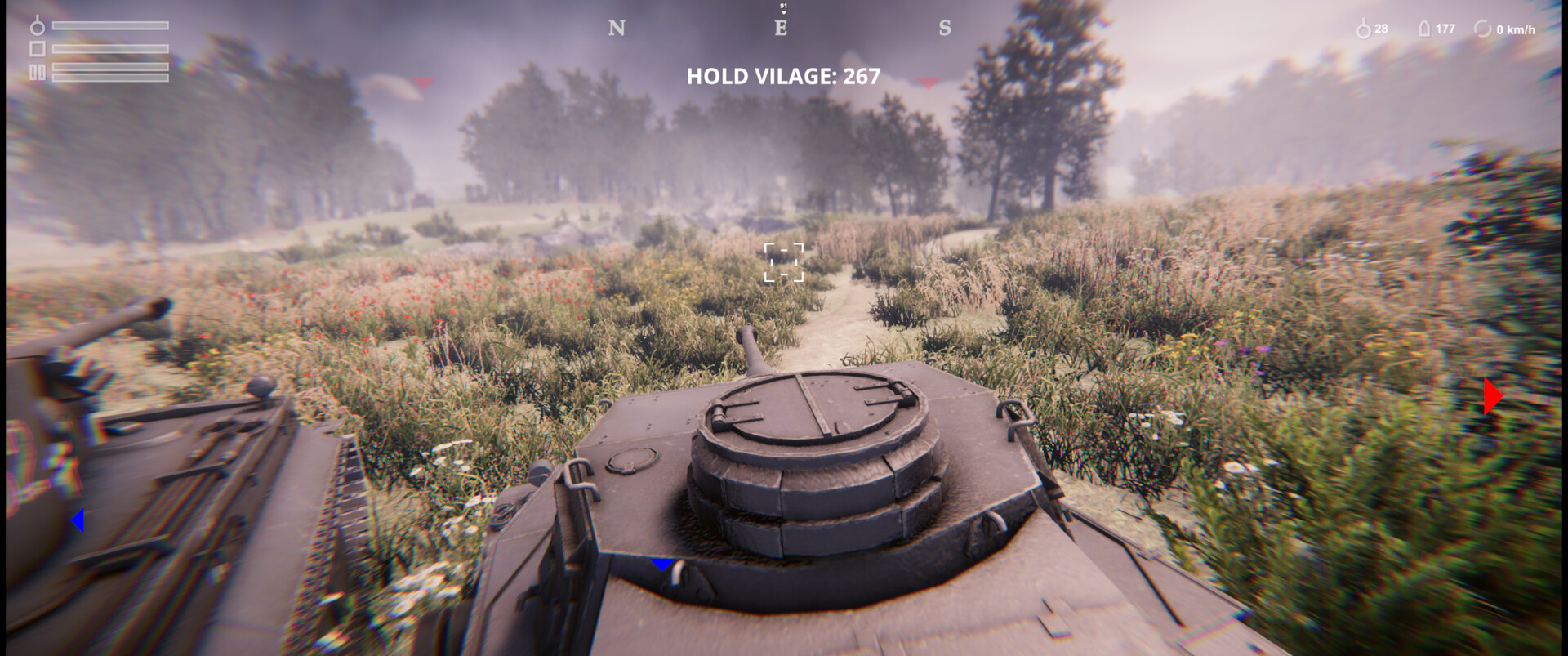
Task: Click the aiming reticle at screen center
Action: pos(784,260)
